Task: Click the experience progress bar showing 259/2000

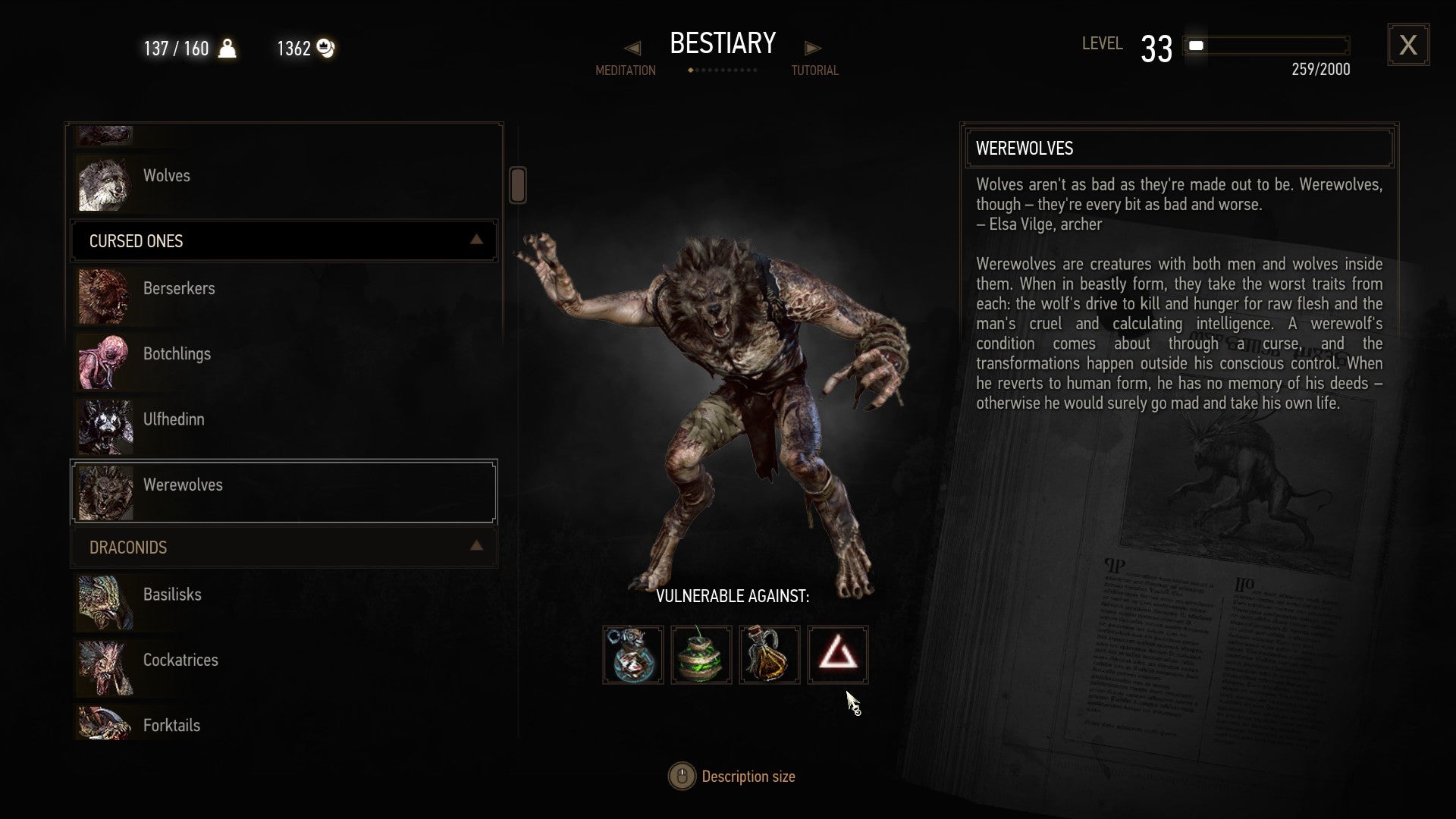Action: (1266, 46)
